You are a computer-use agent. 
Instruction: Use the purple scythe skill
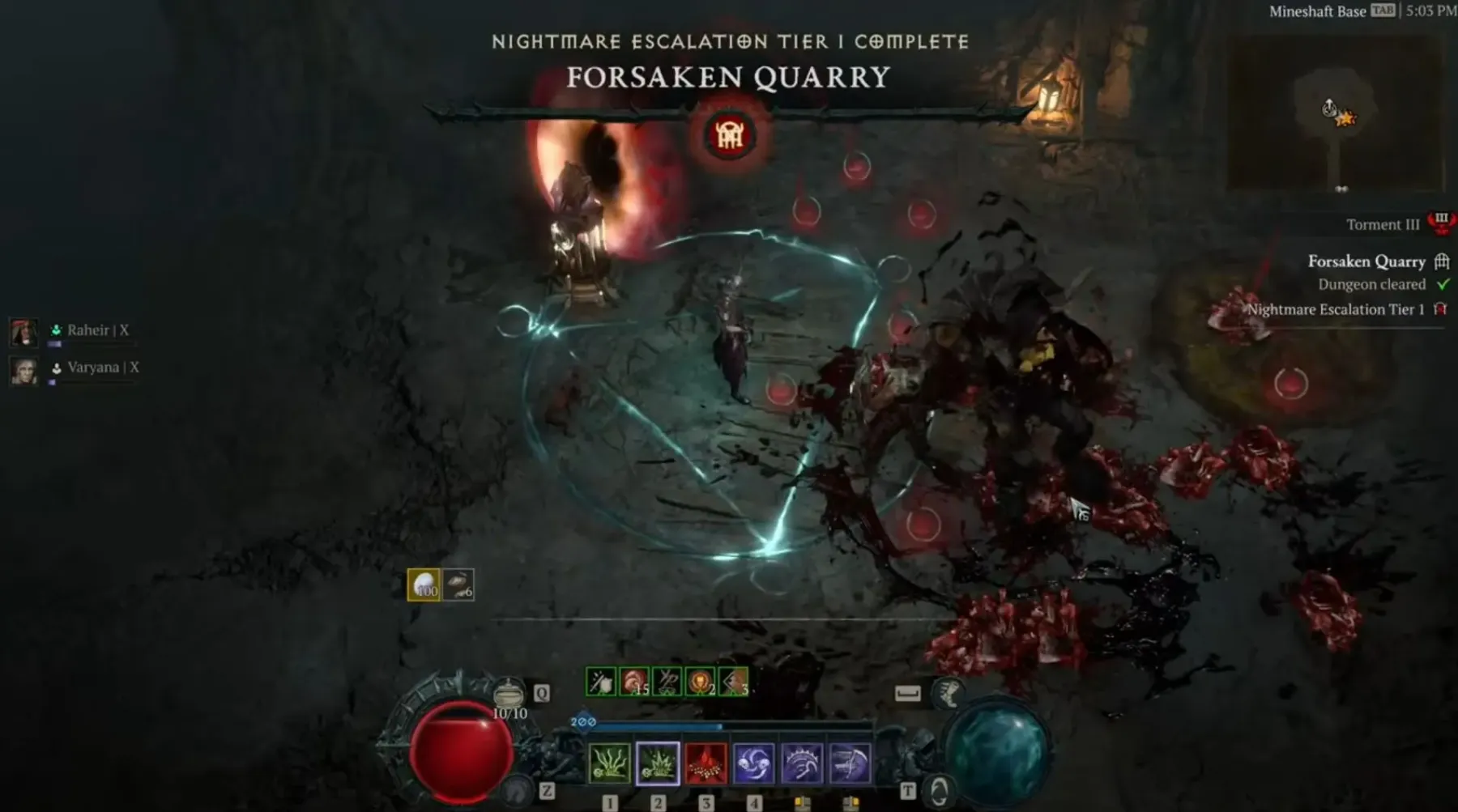pos(850,763)
